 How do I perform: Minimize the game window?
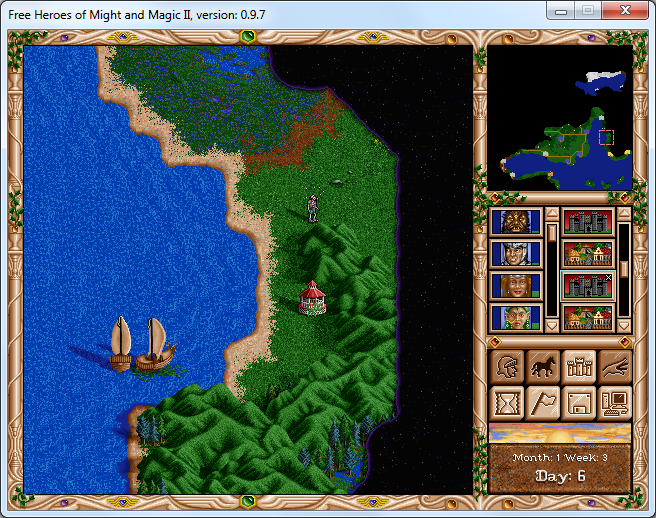click(x=564, y=10)
